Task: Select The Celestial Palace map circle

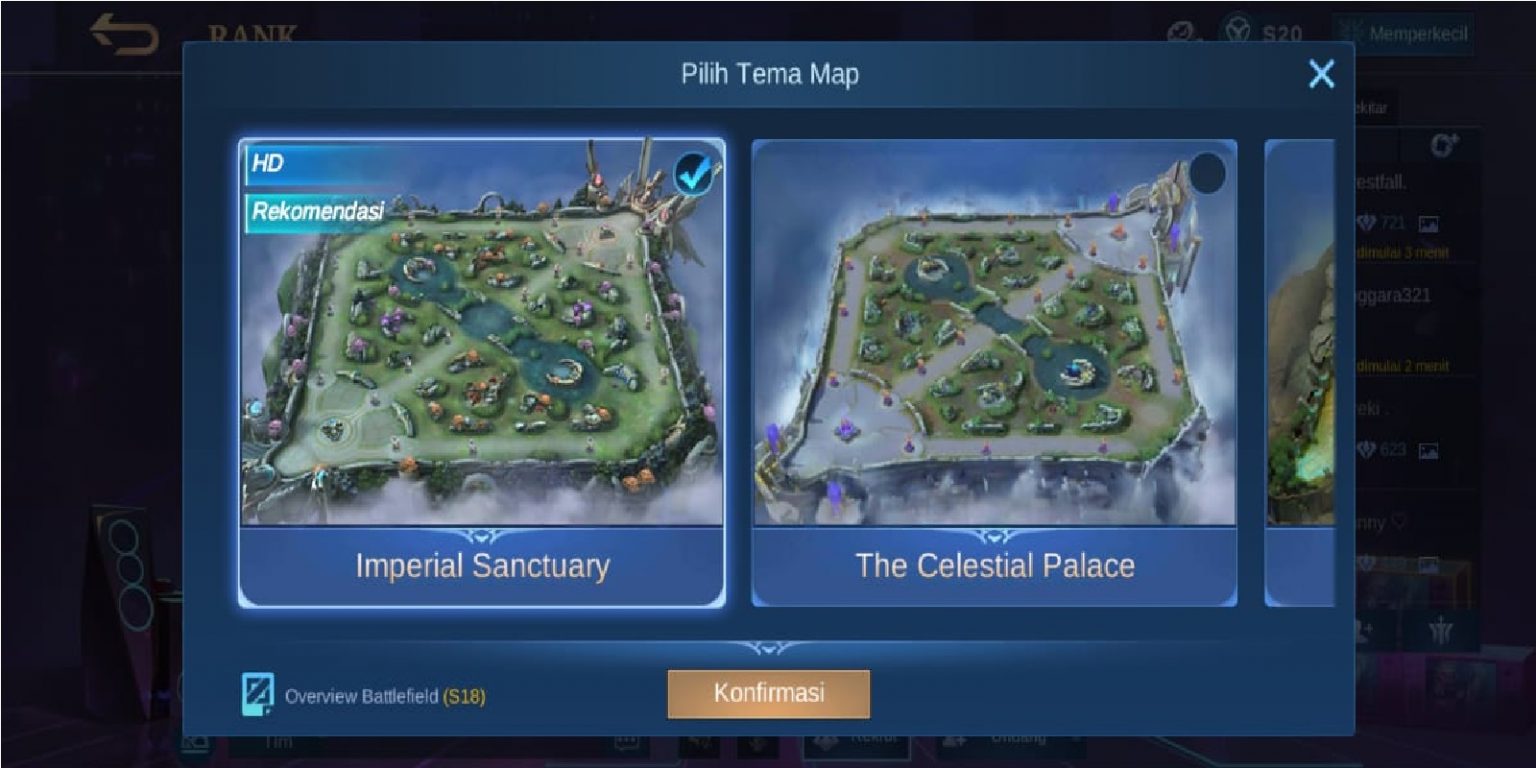Action: pyautogui.click(x=1207, y=172)
